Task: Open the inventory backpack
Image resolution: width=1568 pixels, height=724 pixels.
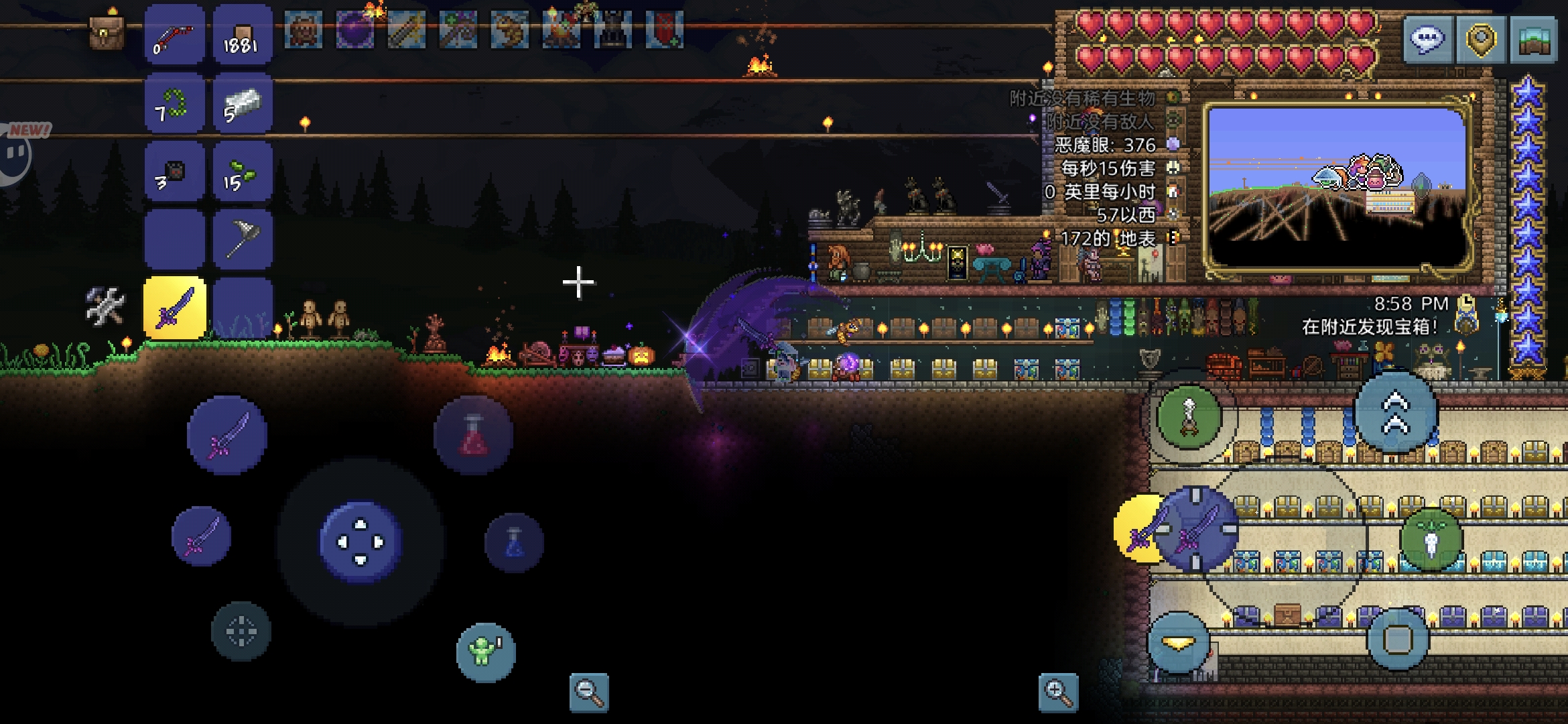Action: 107,32
